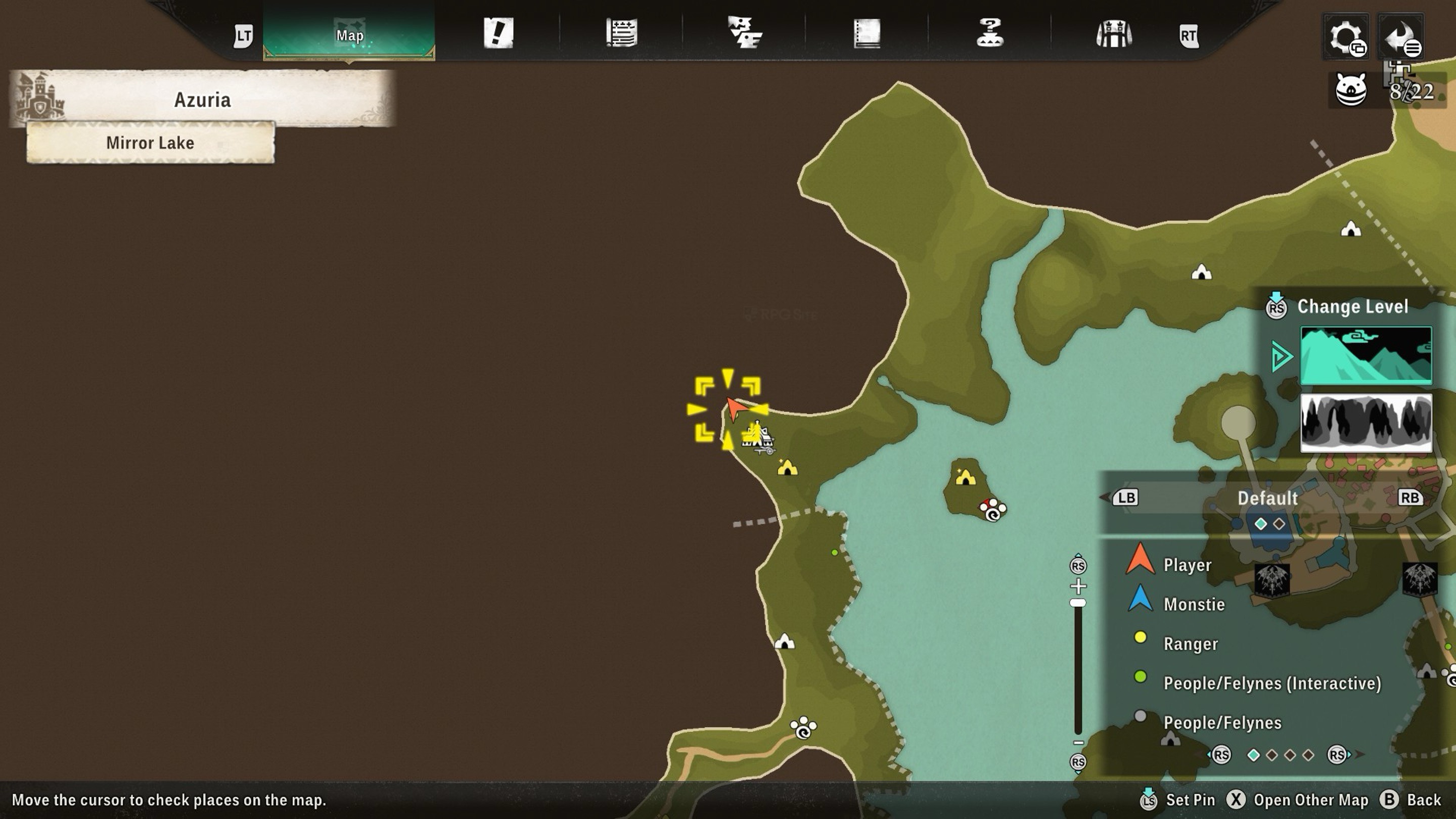This screenshot has height=819, width=1456.
Task: Open the armor equipment tab
Action: tap(1113, 34)
